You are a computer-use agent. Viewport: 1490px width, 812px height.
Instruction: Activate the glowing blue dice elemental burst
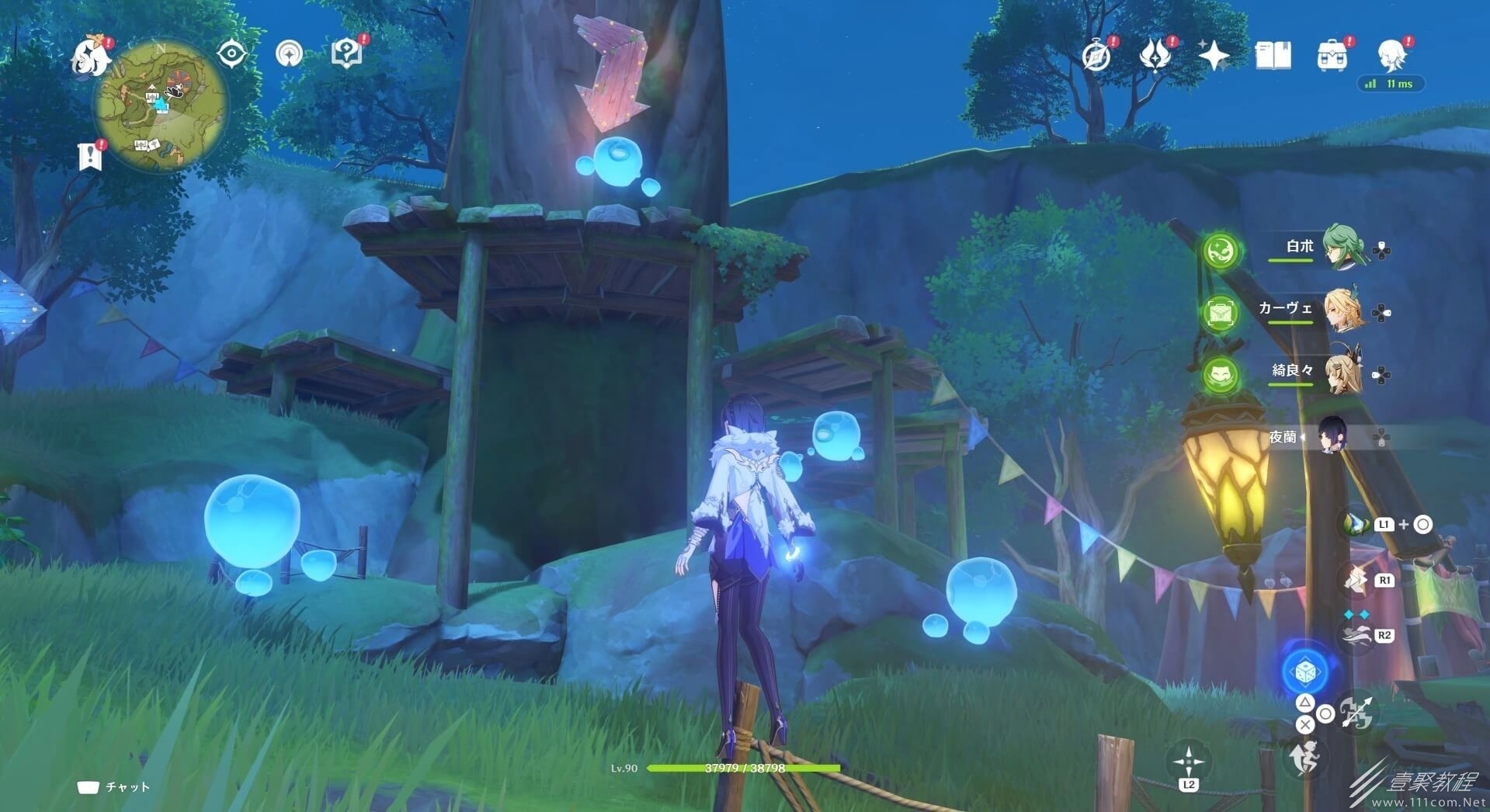1304,671
